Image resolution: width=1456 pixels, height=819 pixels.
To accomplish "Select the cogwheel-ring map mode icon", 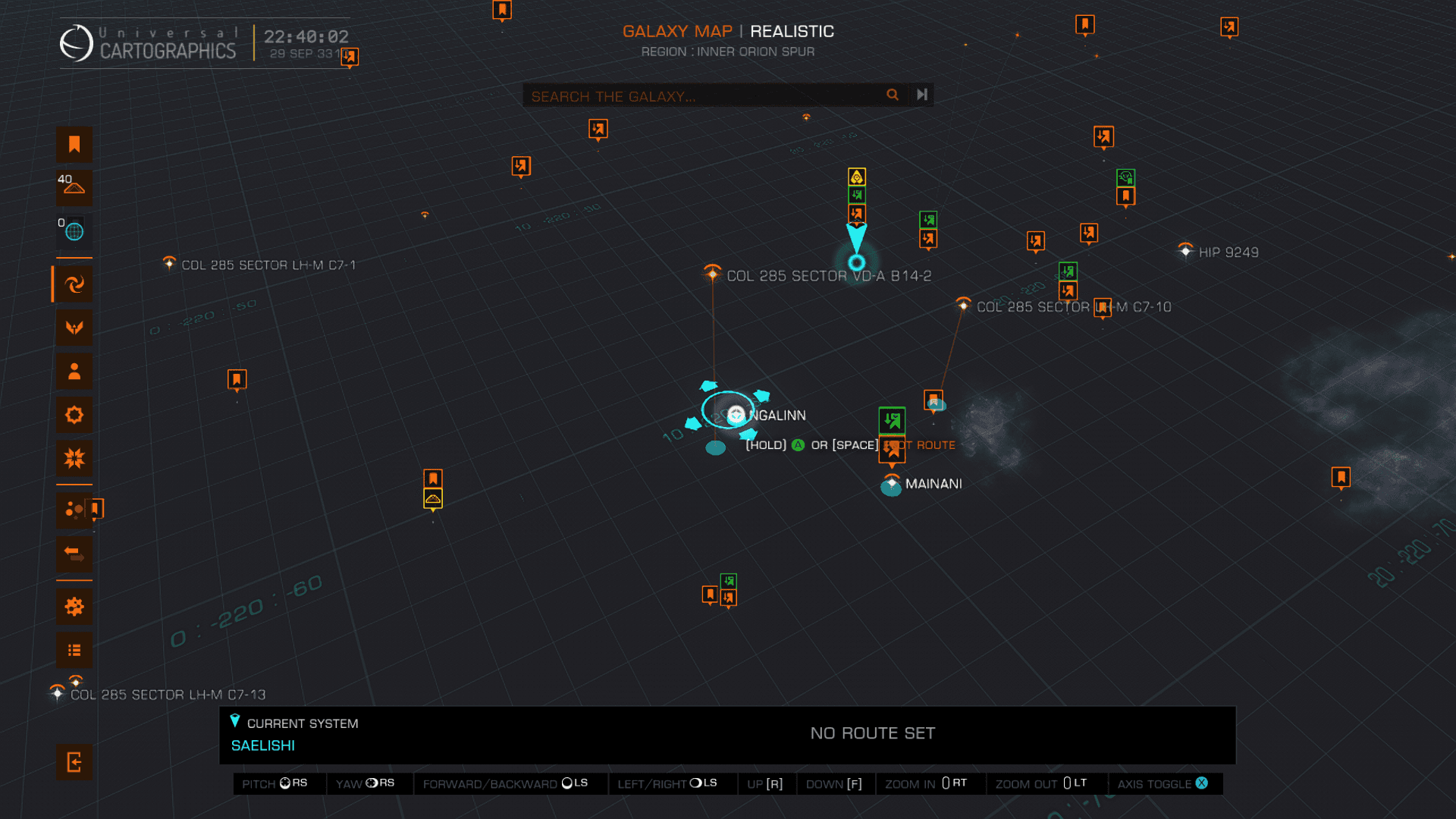I will 74,415.
